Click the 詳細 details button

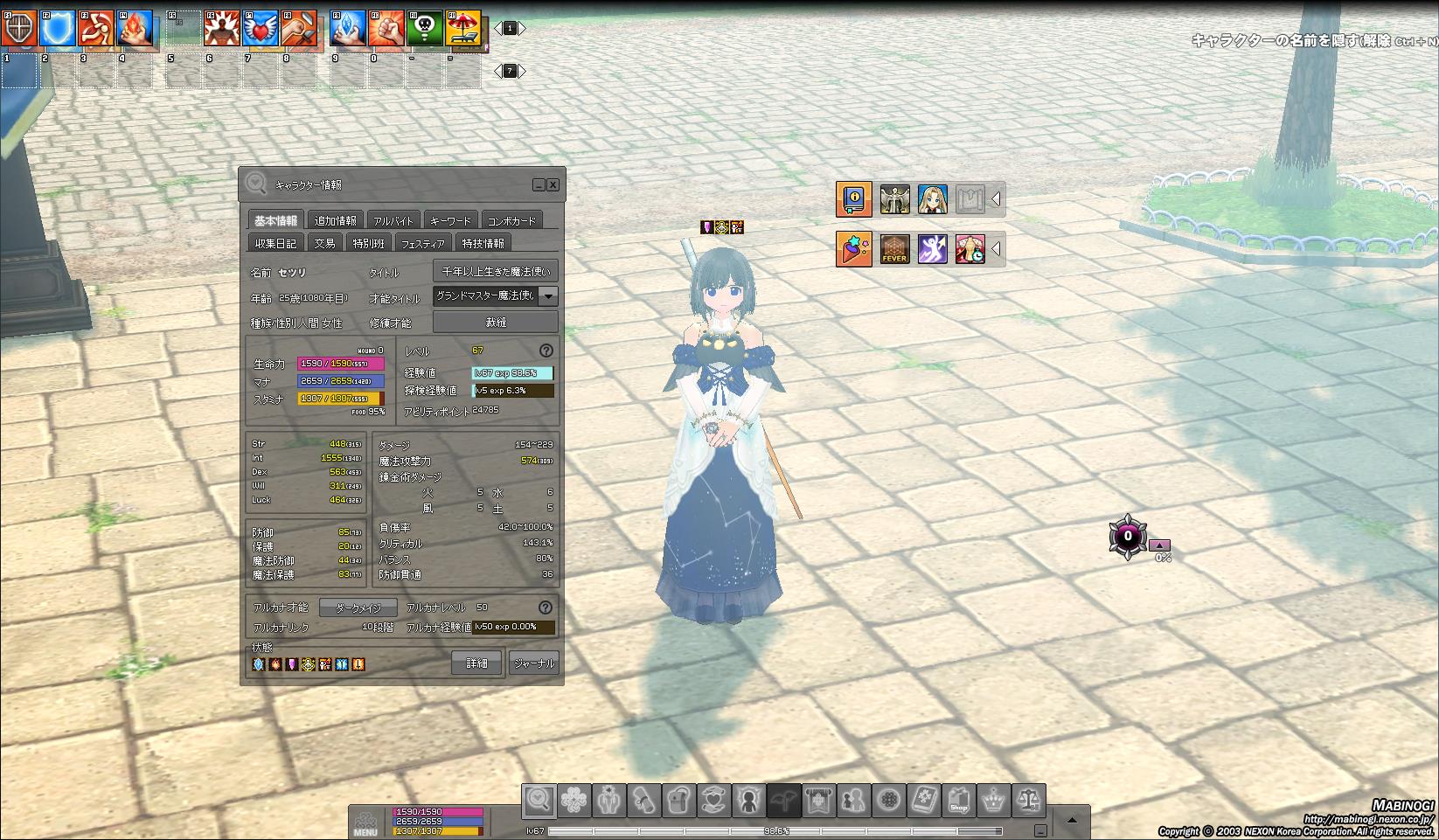pyautogui.click(x=476, y=663)
